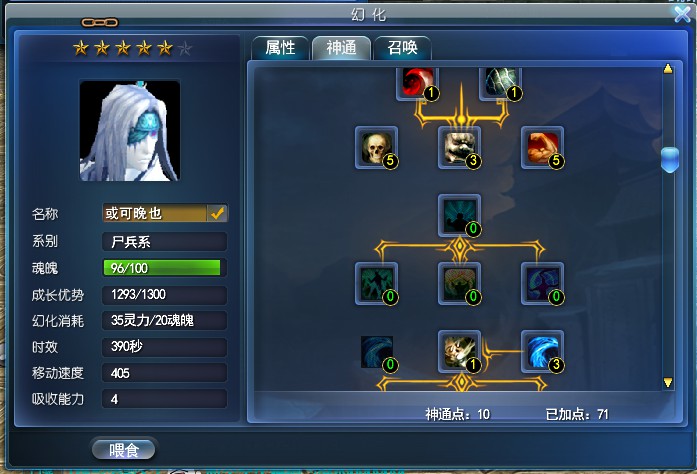Click the scrollbar's bottom down arrow
Image resolution: width=697 pixels, height=474 pixels.
click(669, 382)
